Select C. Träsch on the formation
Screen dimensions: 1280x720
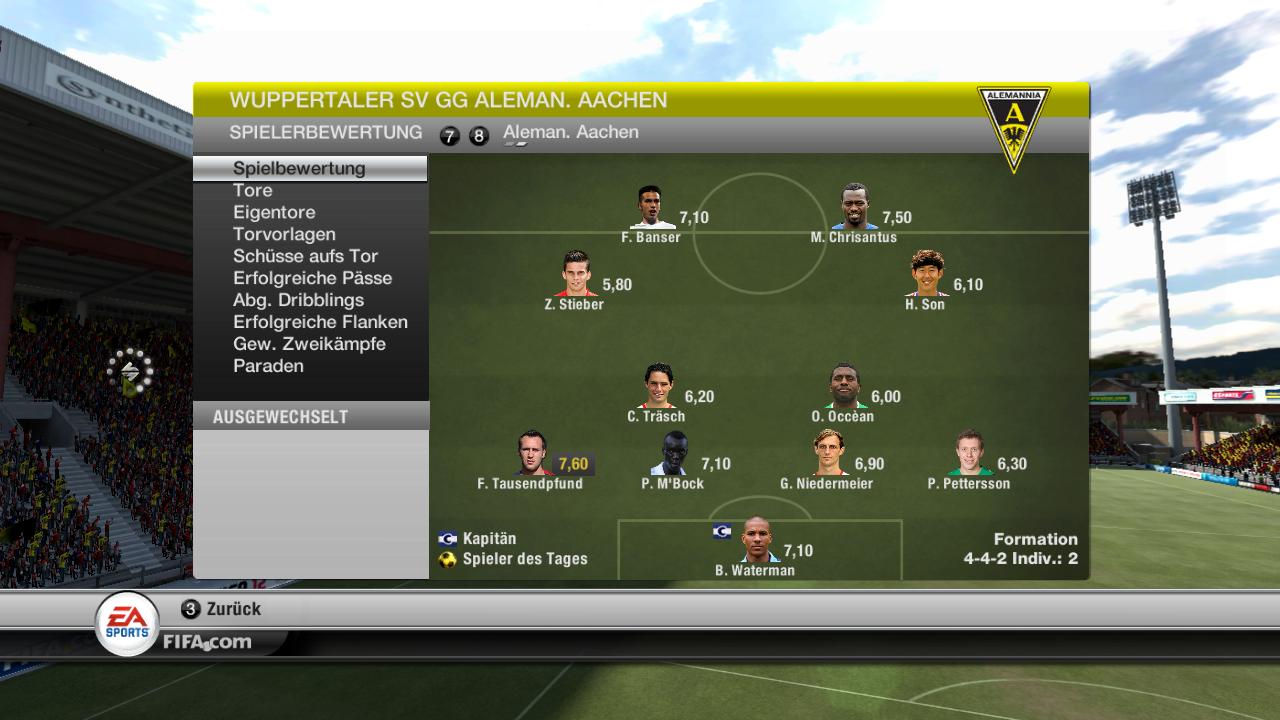point(658,387)
